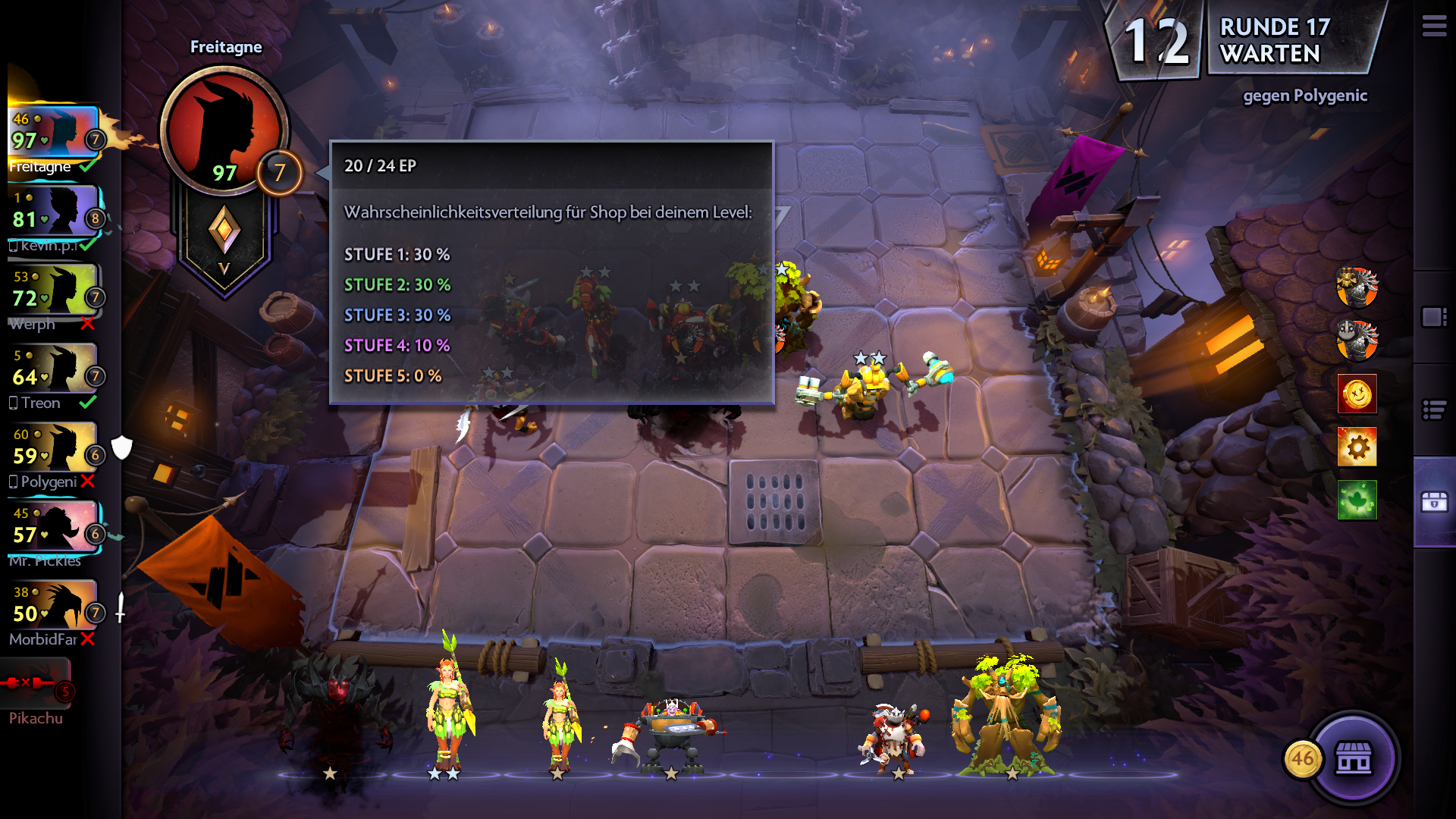Pick opponent Polygeni in the player list
Image resolution: width=1456 pixels, height=819 pixels.
point(55,455)
